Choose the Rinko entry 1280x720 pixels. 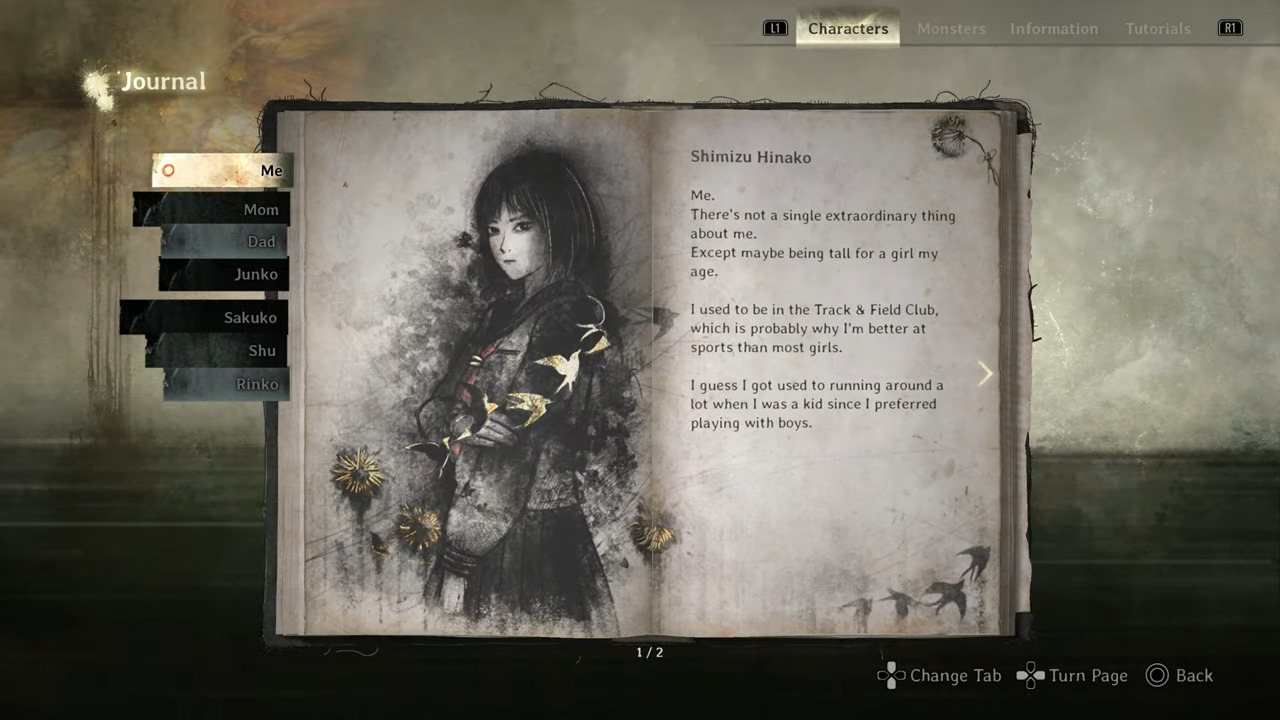click(x=227, y=384)
